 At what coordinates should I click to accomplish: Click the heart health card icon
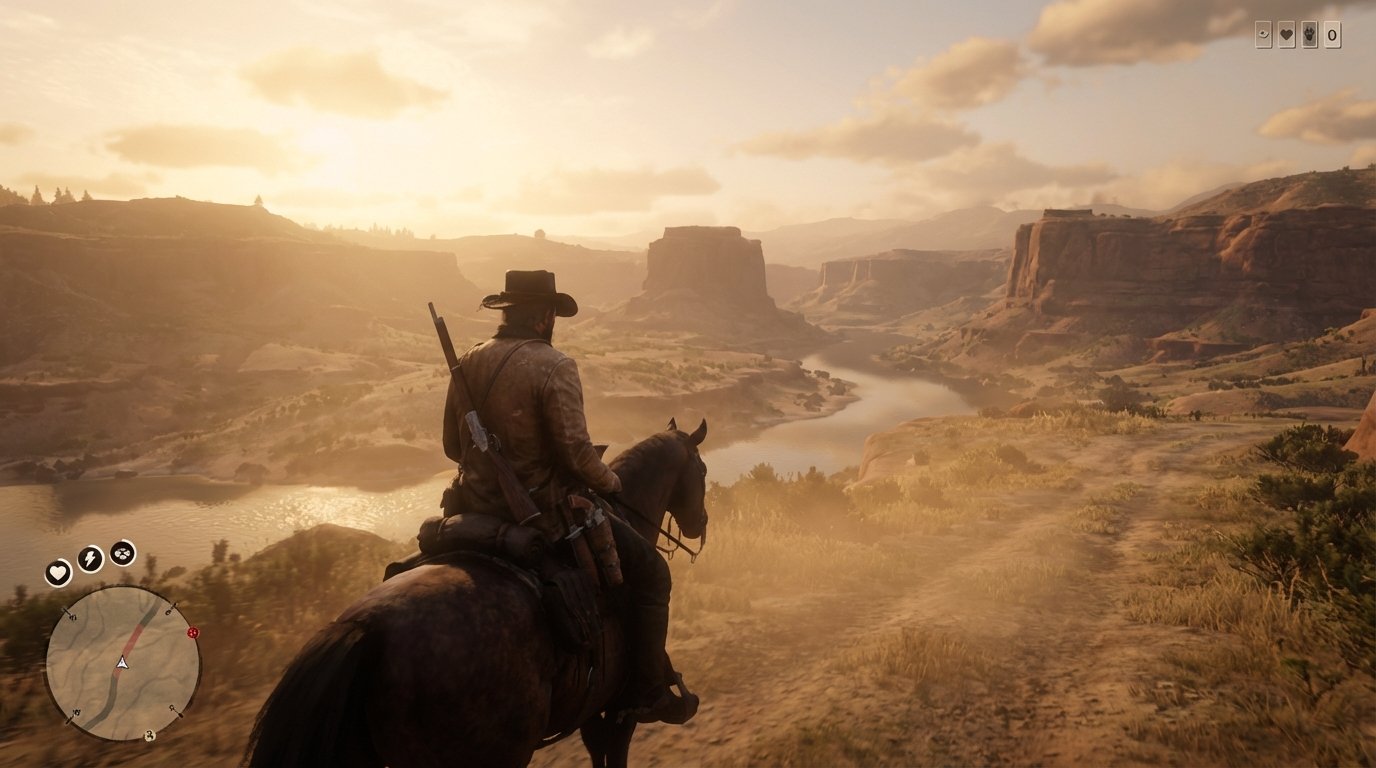[x=1286, y=35]
